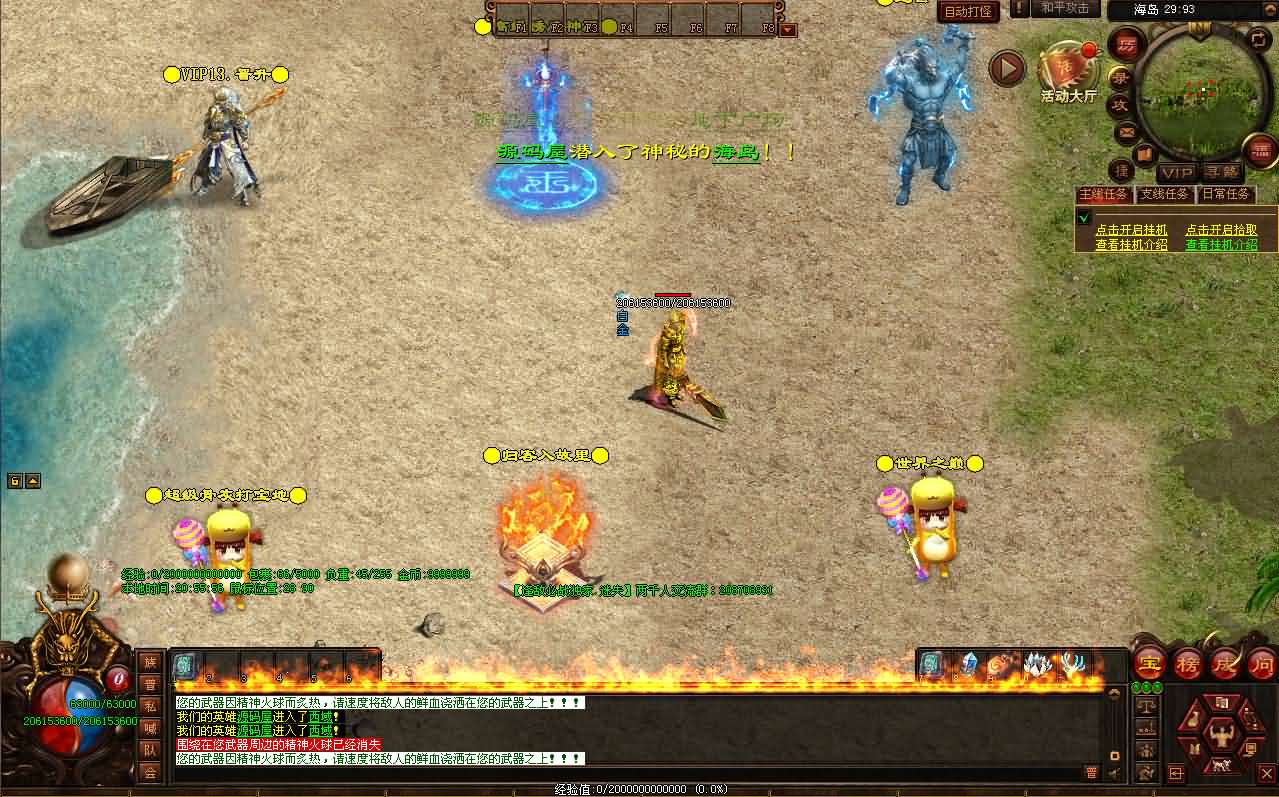Click the 自动打怪 auto-fight button
This screenshot has width=1279, height=797.
pos(968,12)
